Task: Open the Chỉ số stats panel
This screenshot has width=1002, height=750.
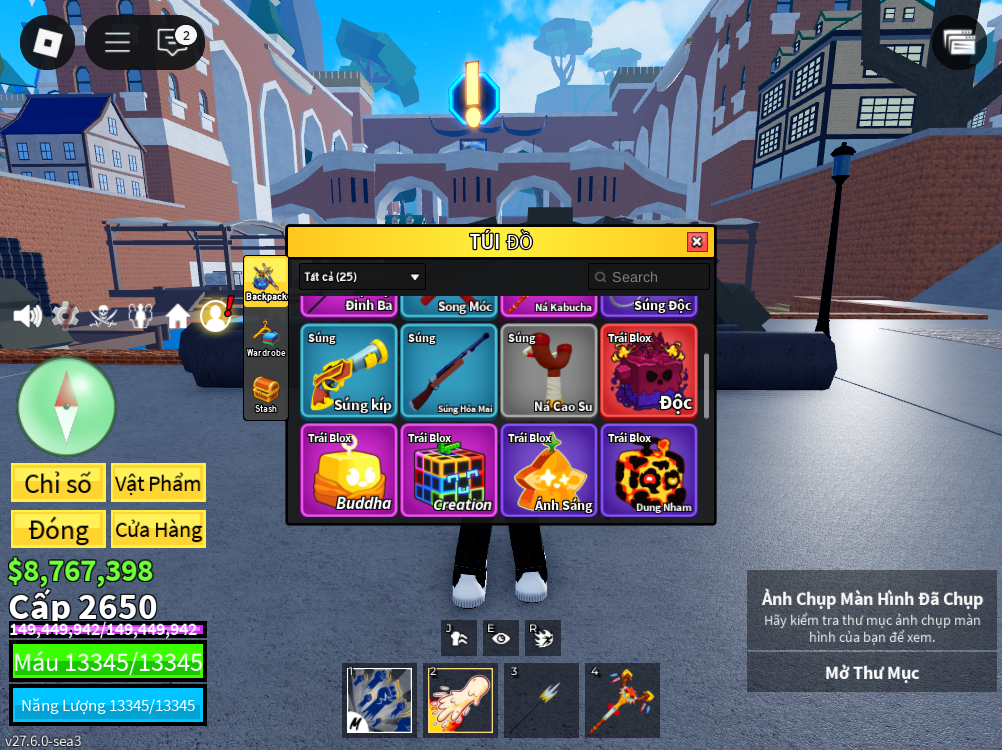Action: (58, 483)
